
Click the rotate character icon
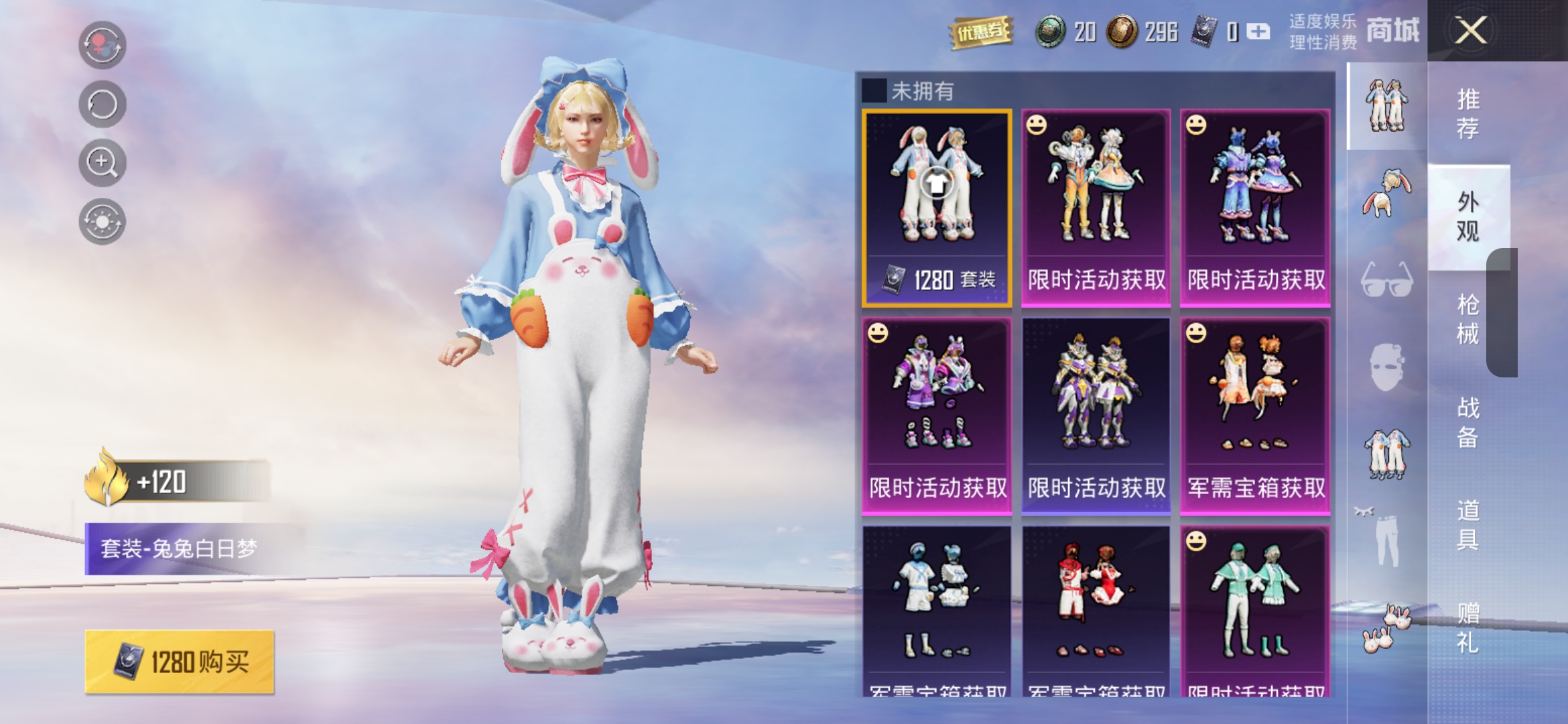click(102, 104)
